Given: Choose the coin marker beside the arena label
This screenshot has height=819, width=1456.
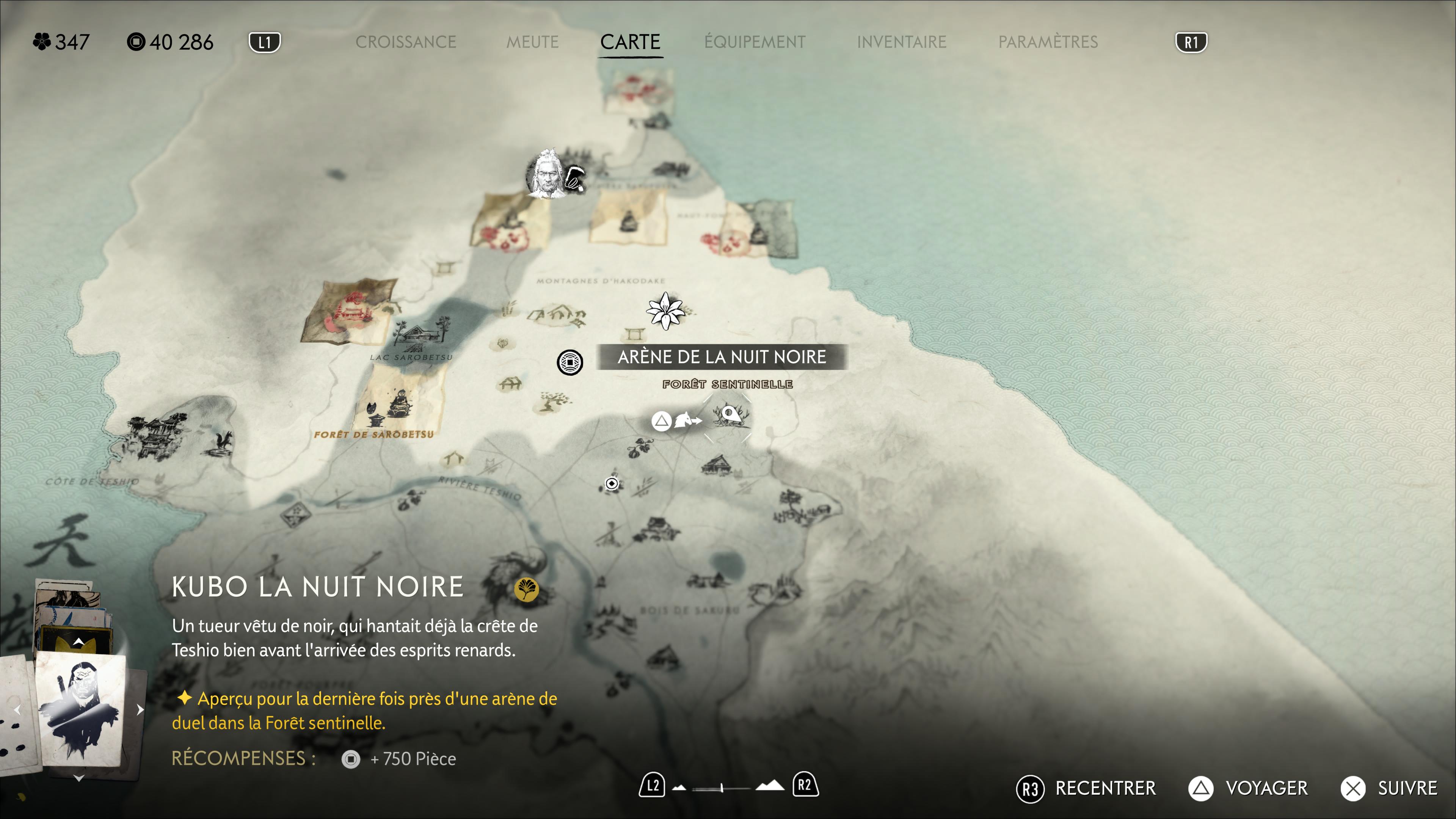Looking at the screenshot, I should click(x=570, y=362).
